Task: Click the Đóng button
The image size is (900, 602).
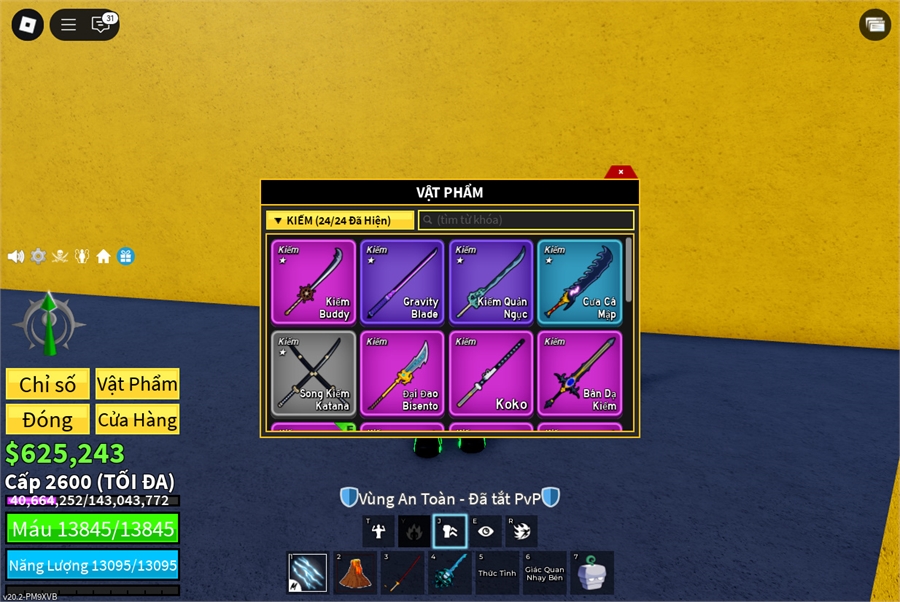Action: pyautogui.click(x=47, y=419)
